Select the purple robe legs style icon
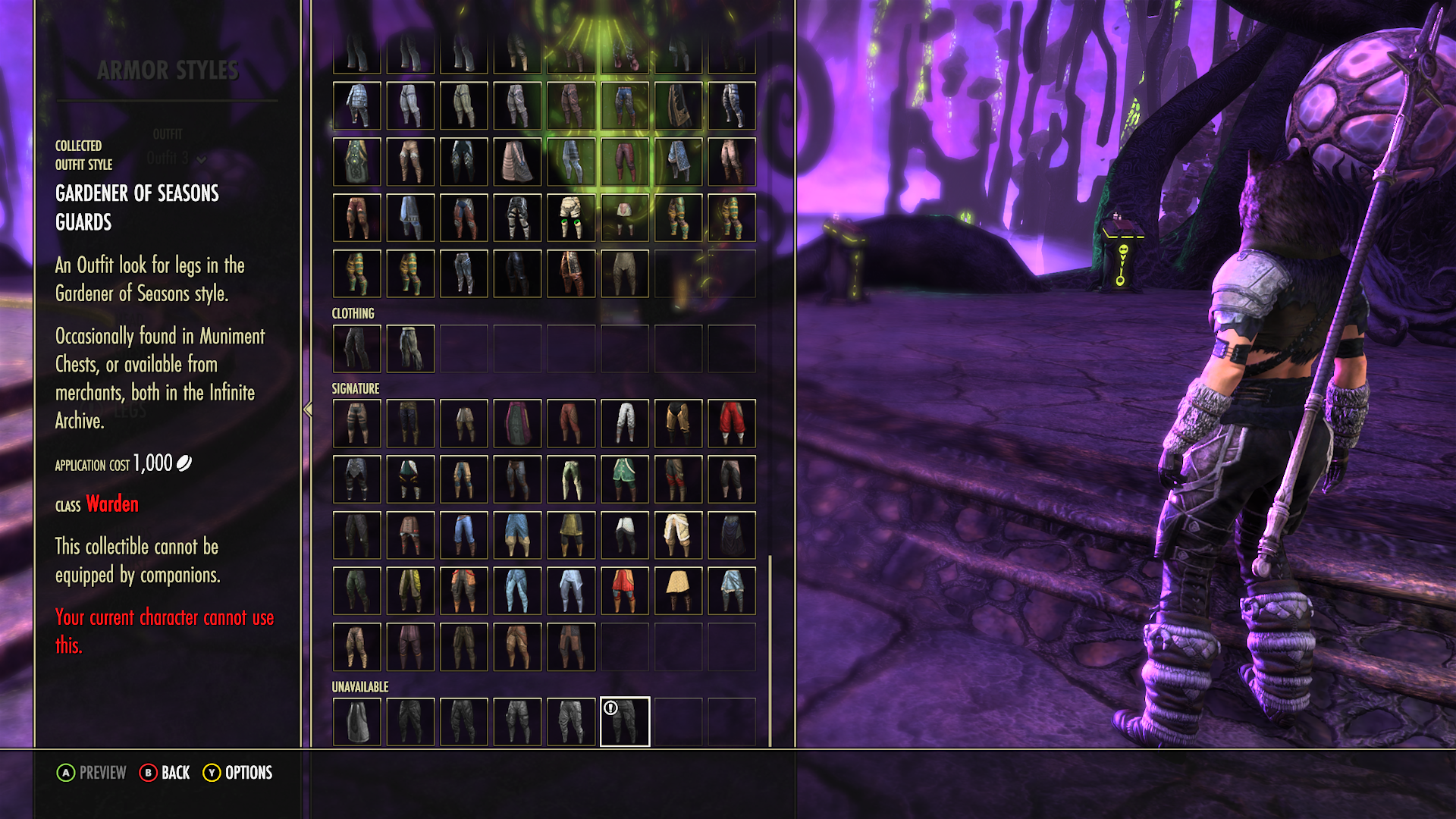 517,424
